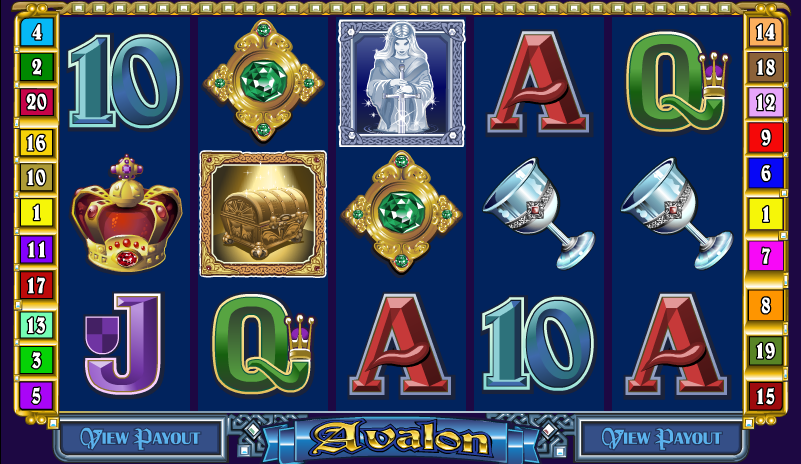Choose the dark green payline 19 marker
Screen dimensions: 801x464
pos(765,351)
